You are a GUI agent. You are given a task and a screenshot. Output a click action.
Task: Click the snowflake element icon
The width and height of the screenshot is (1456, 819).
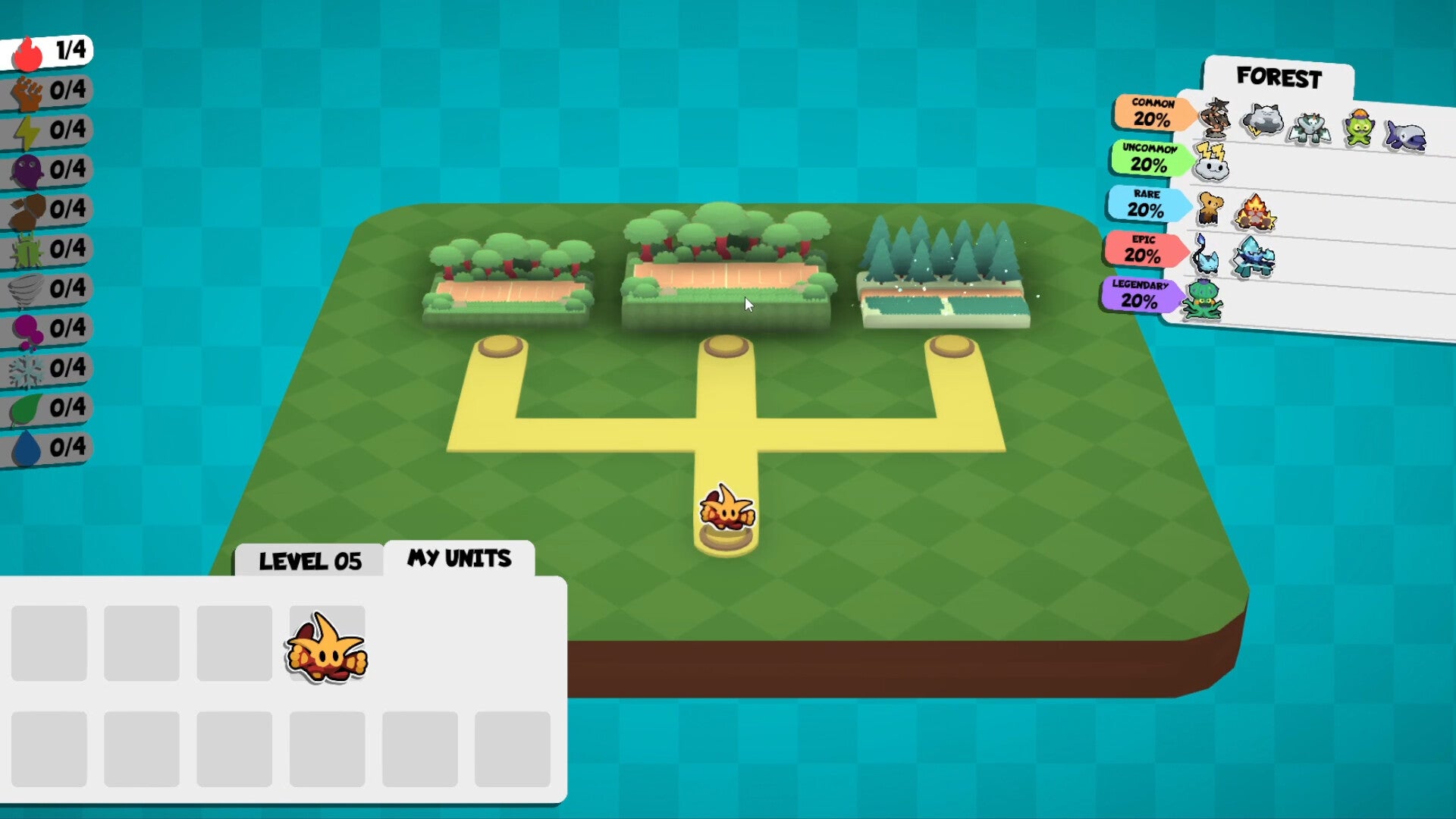[27, 368]
